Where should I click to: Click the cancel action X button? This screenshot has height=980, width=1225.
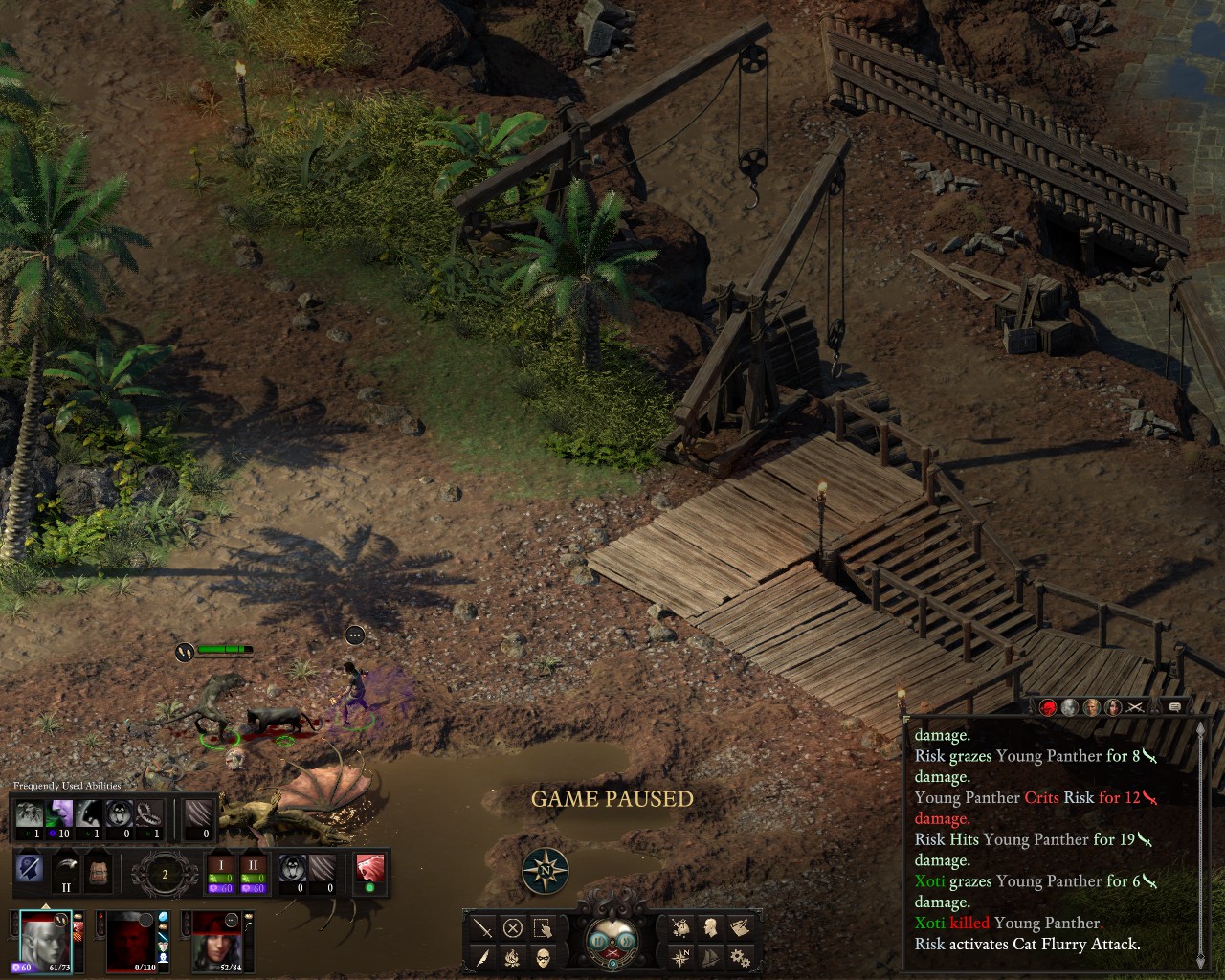(513, 926)
